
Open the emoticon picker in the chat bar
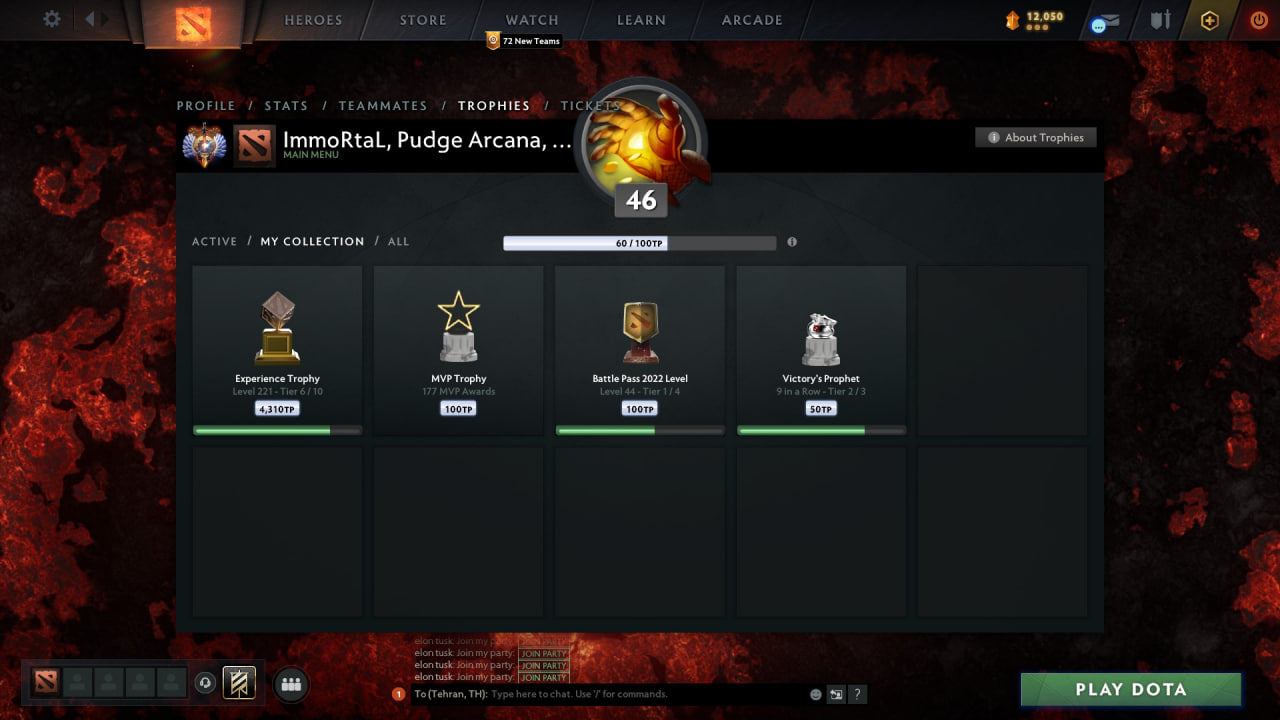click(815, 693)
